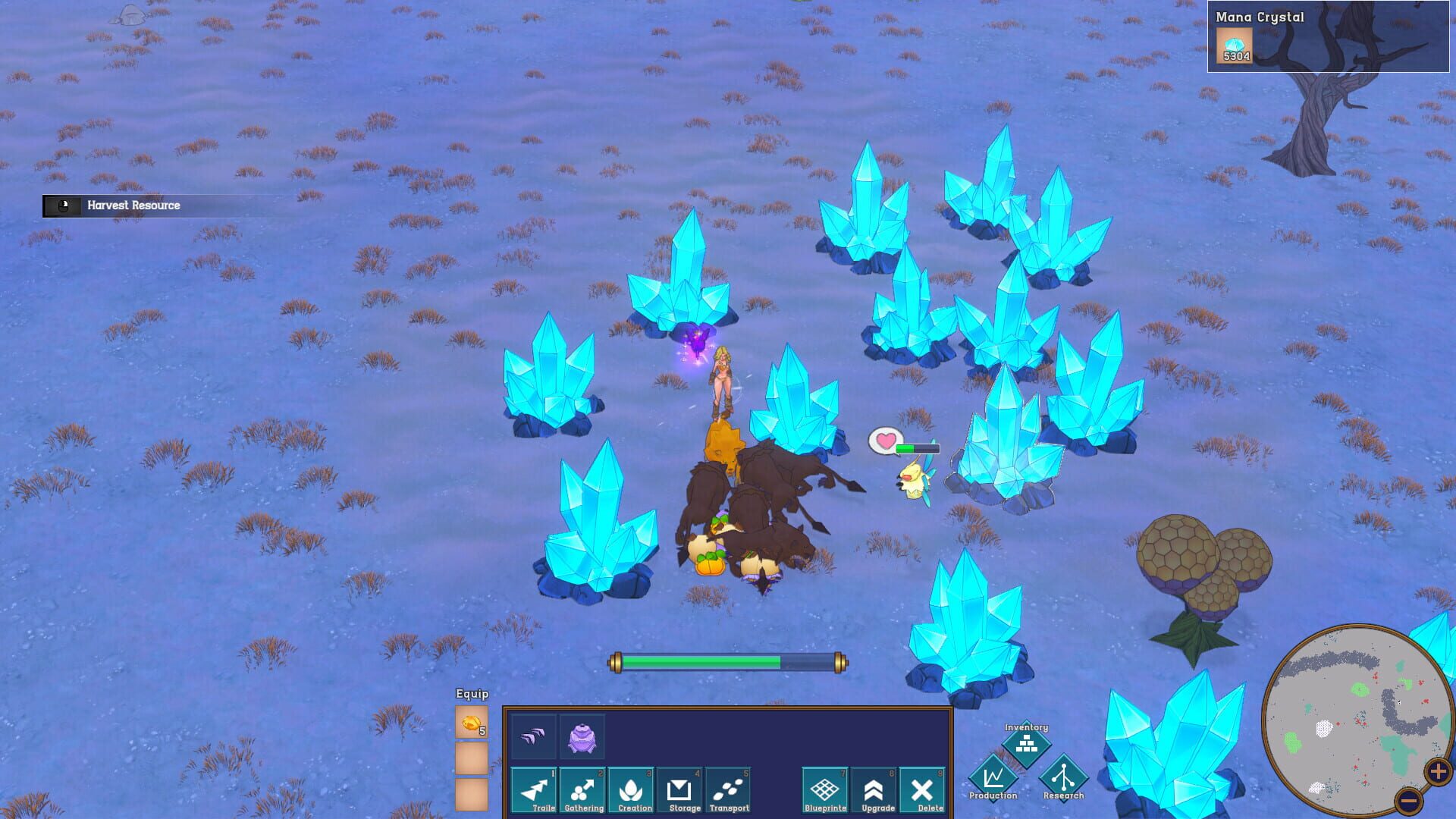Open the Creation tool
The width and height of the screenshot is (1456, 819).
click(632, 790)
